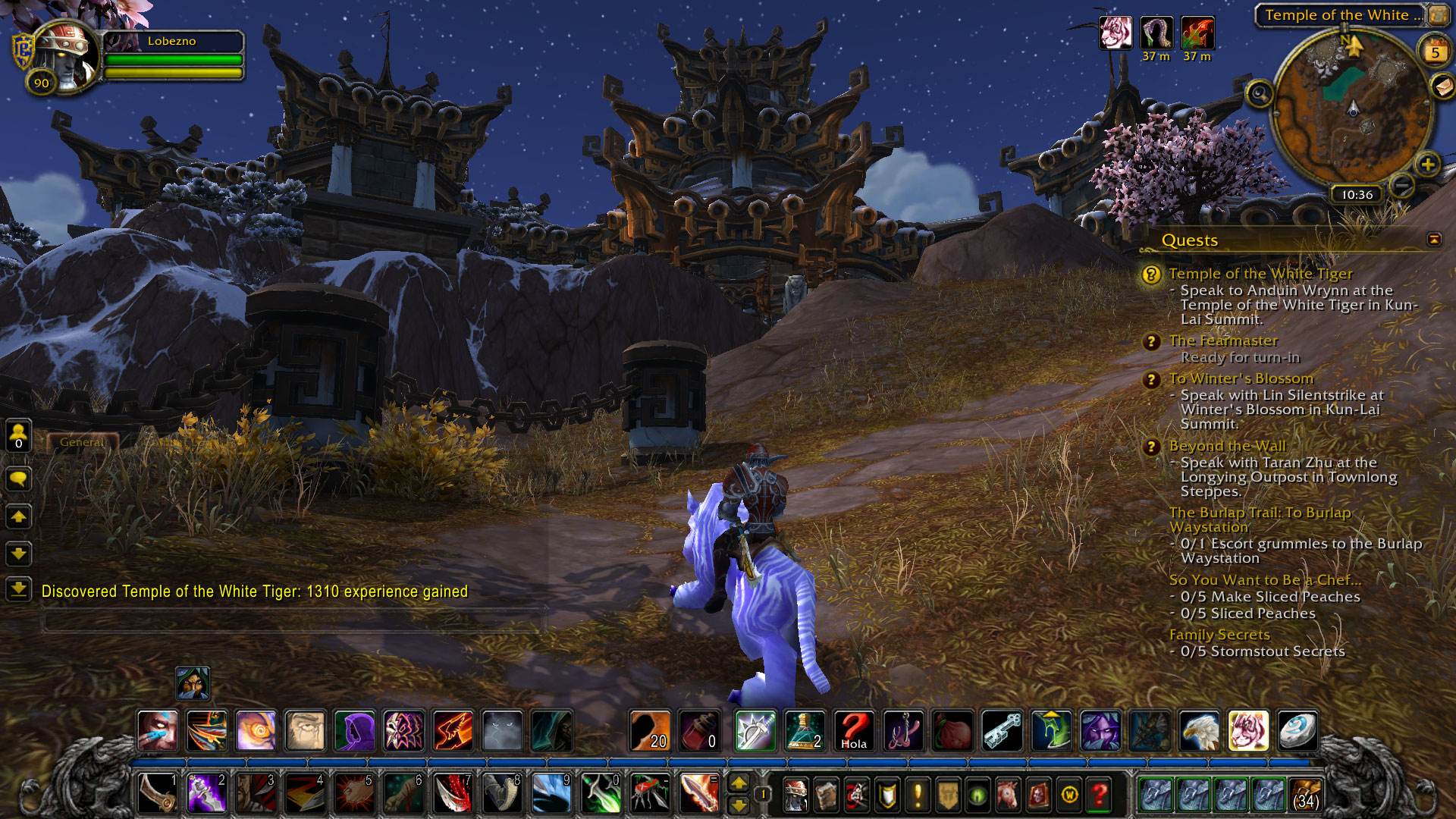Image resolution: width=1456 pixels, height=819 pixels.
Task: Open the calendar showing day 5
Action: (1434, 52)
